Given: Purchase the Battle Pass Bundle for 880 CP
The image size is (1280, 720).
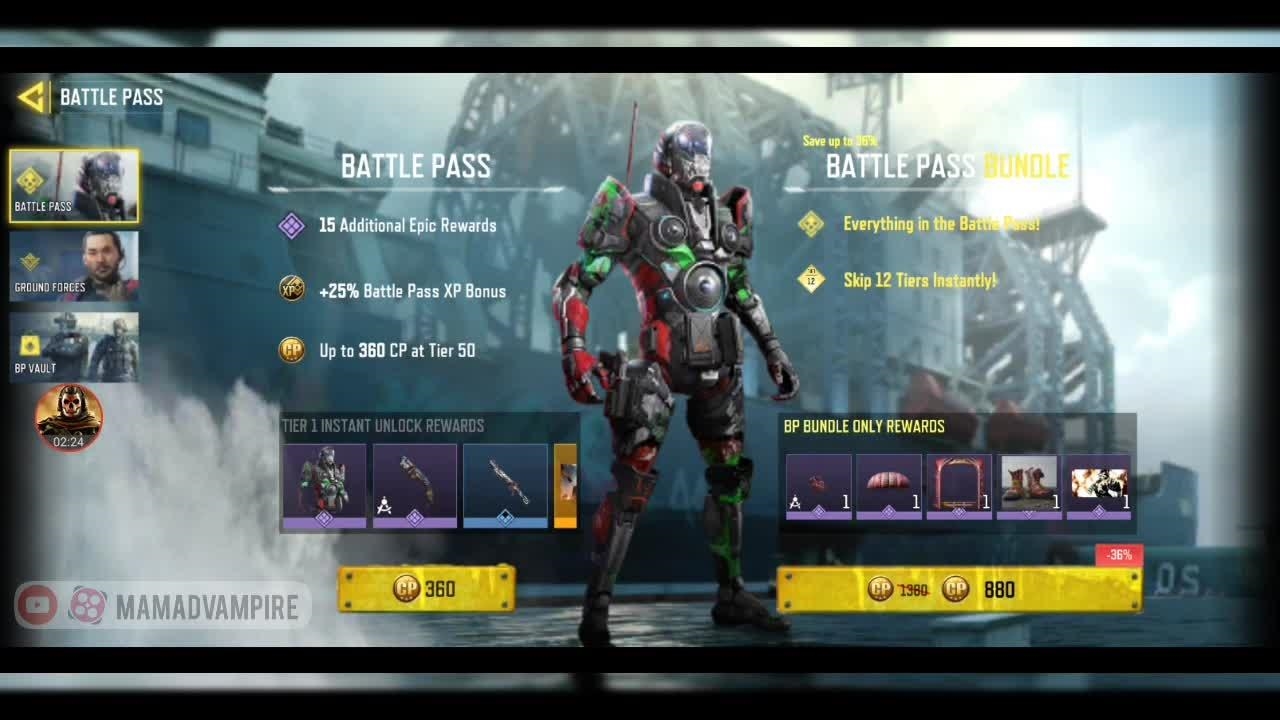Looking at the screenshot, I should [959, 589].
